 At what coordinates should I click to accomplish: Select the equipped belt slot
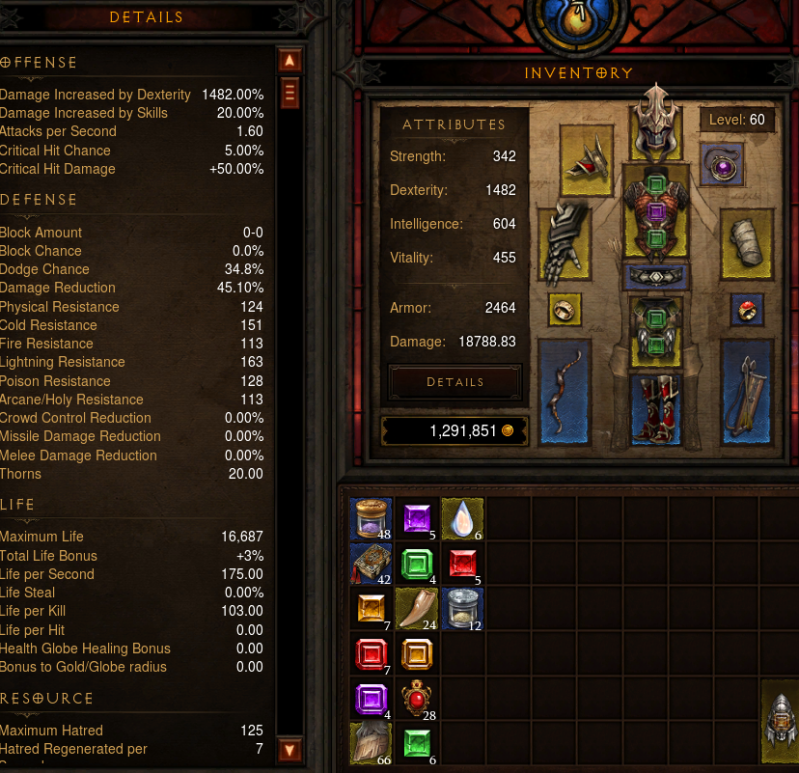click(656, 277)
